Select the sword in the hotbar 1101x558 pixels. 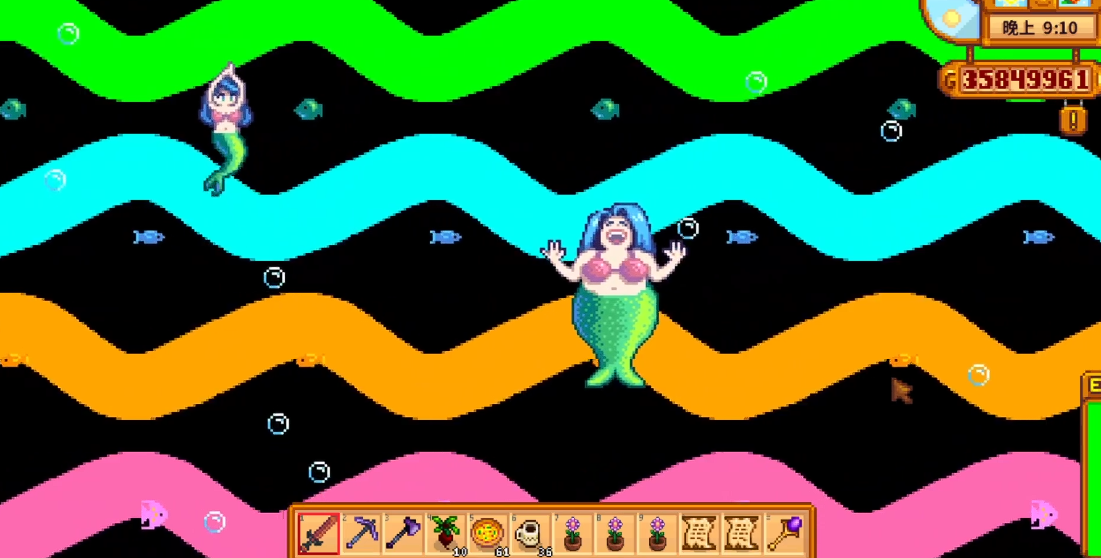pyautogui.click(x=319, y=531)
